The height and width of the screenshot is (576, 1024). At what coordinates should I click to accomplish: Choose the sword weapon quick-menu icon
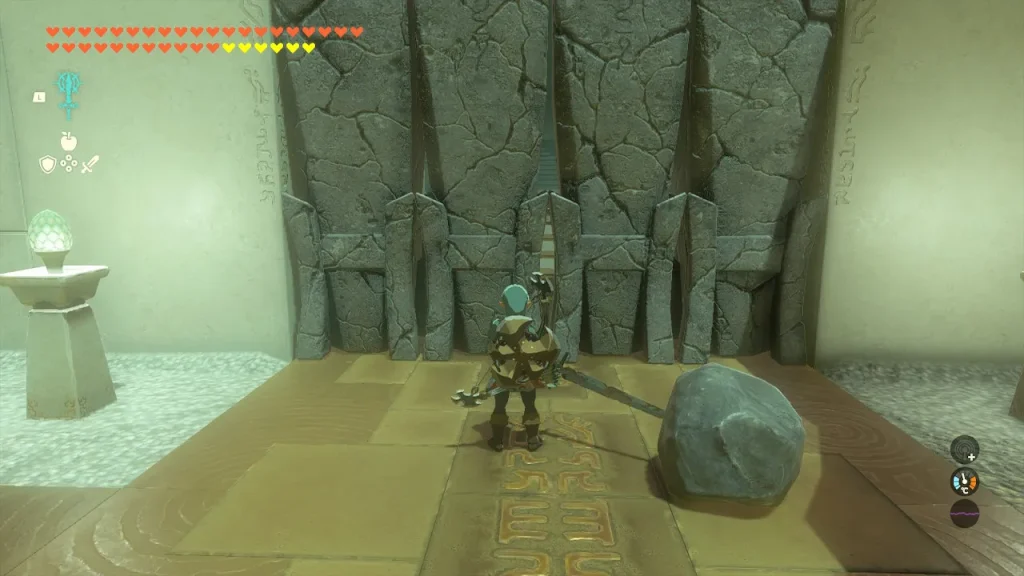[91, 164]
